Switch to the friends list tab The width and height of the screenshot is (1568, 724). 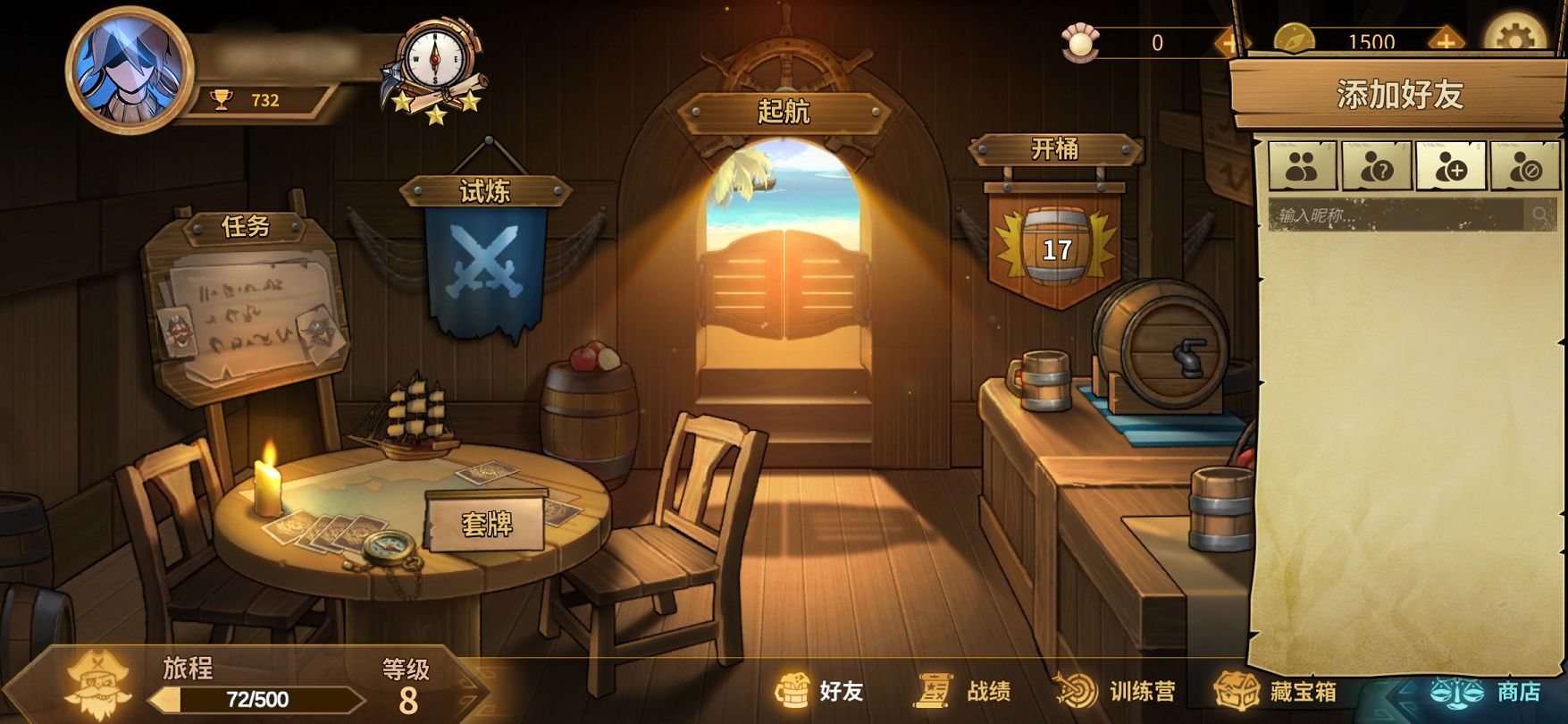[1302, 165]
